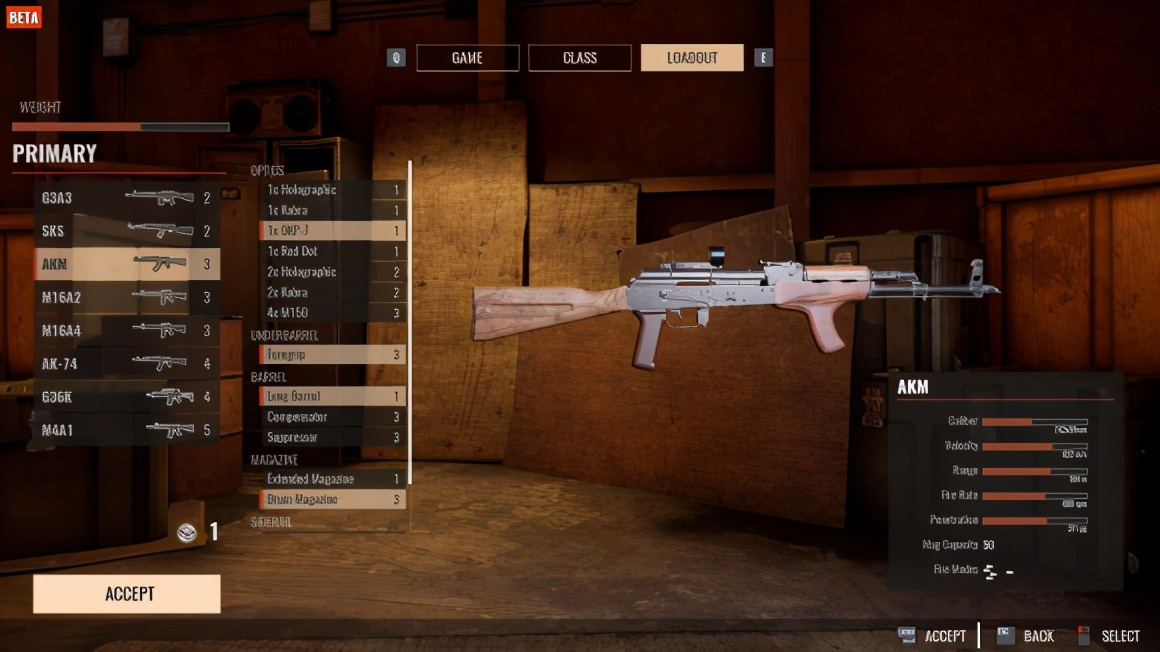Equip the 1x Holographic optic
This screenshot has width=1160, height=652.
[x=332, y=190]
